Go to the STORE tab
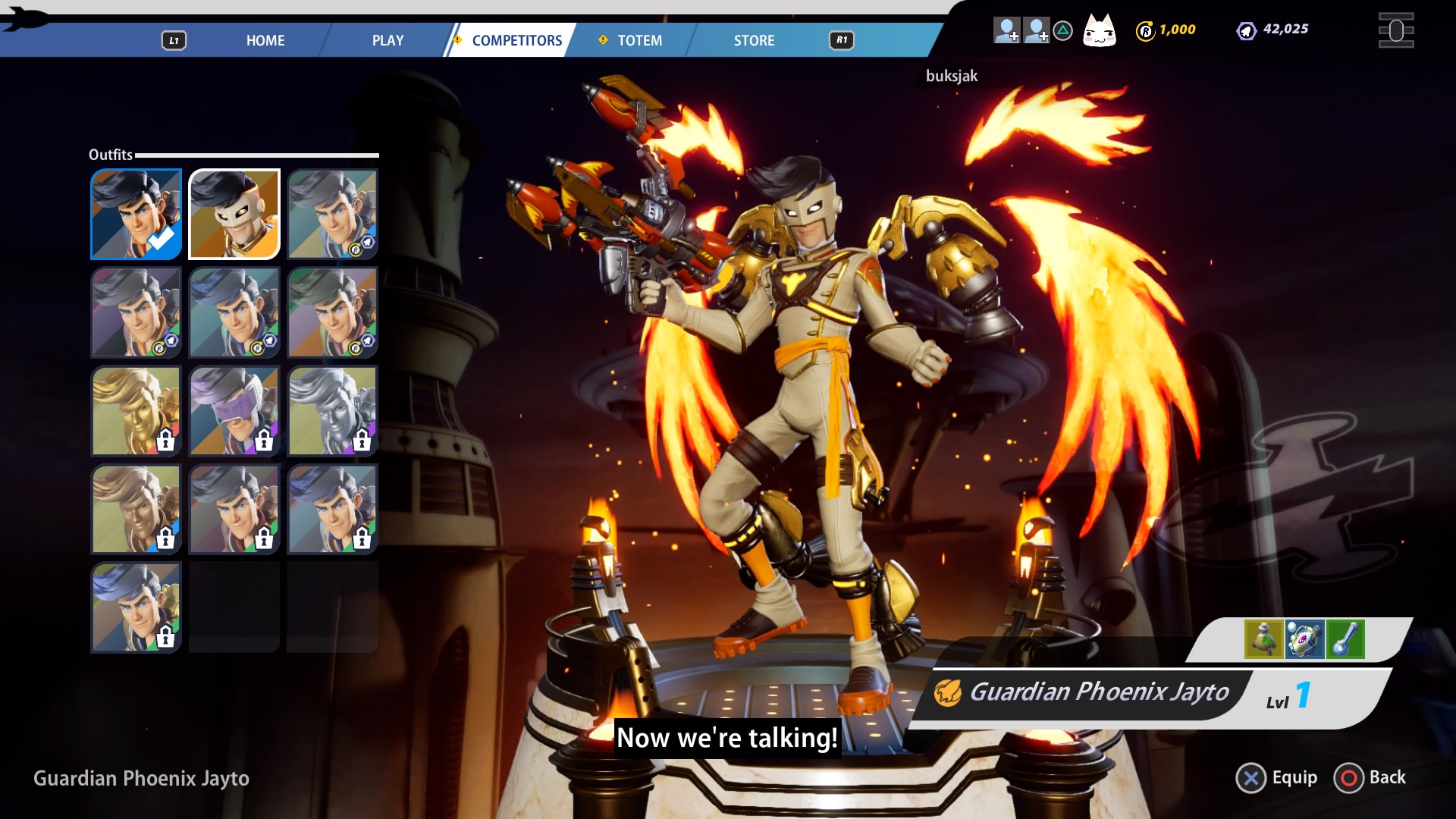Image resolution: width=1456 pixels, height=819 pixels. [754, 40]
